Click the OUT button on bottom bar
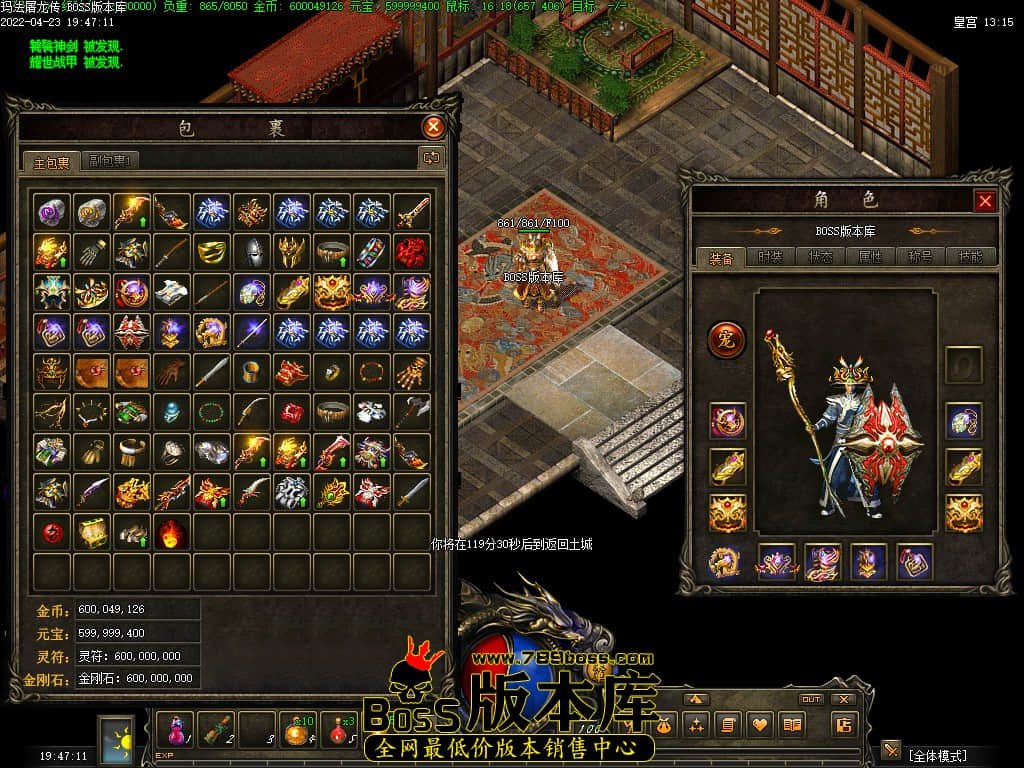The image size is (1024, 768). click(811, 699)
